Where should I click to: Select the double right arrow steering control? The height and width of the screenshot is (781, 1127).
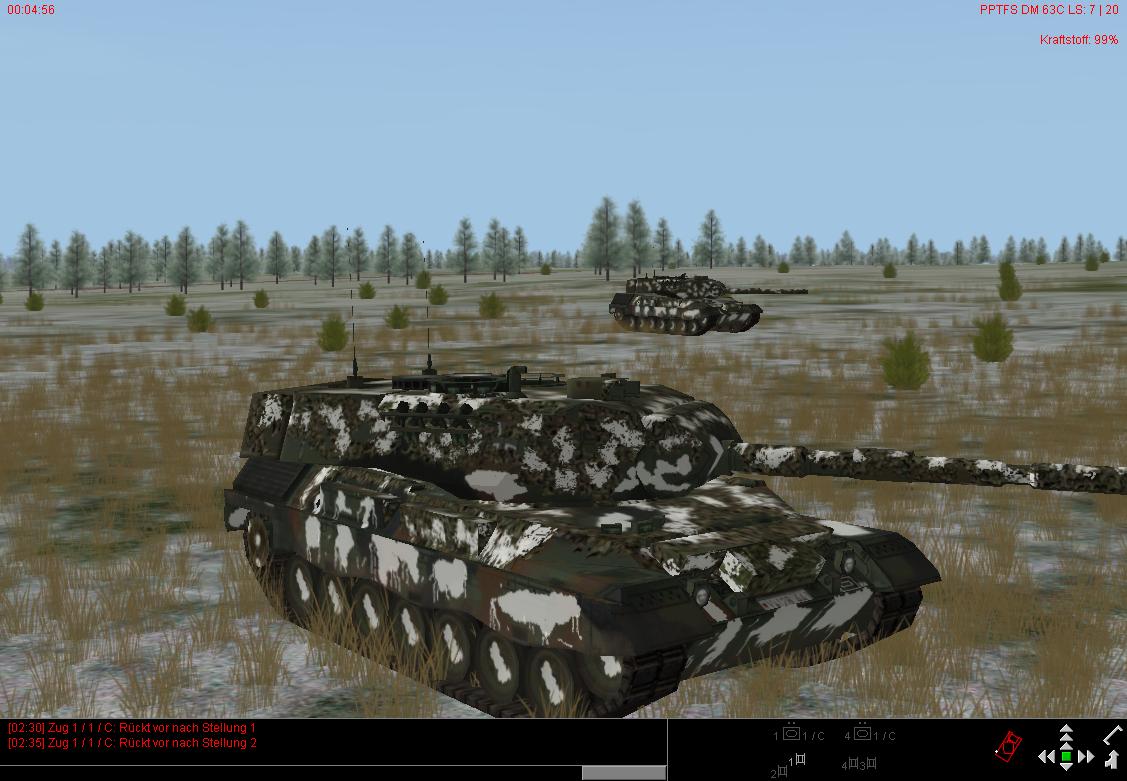1086,757
